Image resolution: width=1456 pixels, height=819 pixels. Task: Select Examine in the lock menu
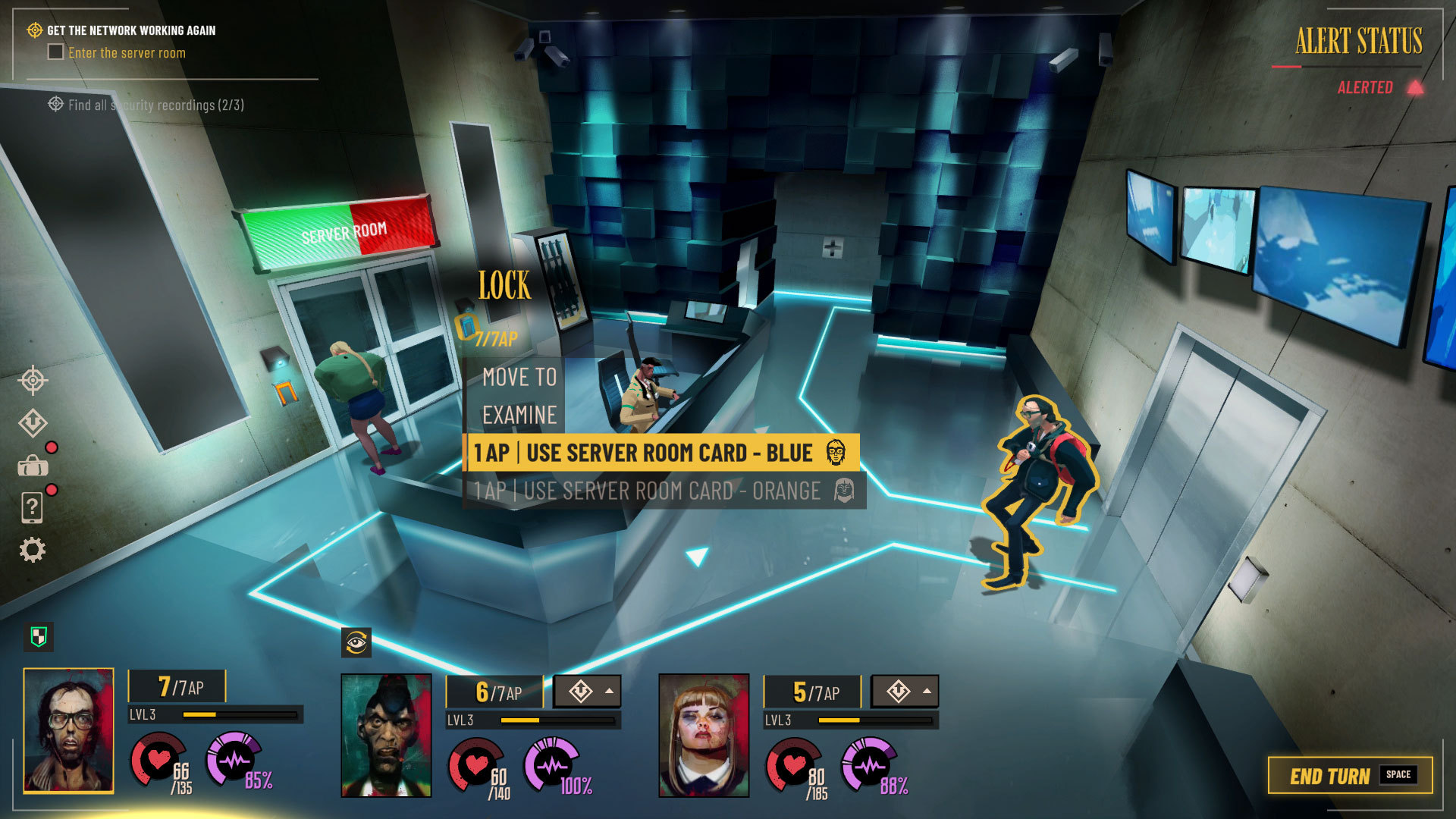point(519,415)
